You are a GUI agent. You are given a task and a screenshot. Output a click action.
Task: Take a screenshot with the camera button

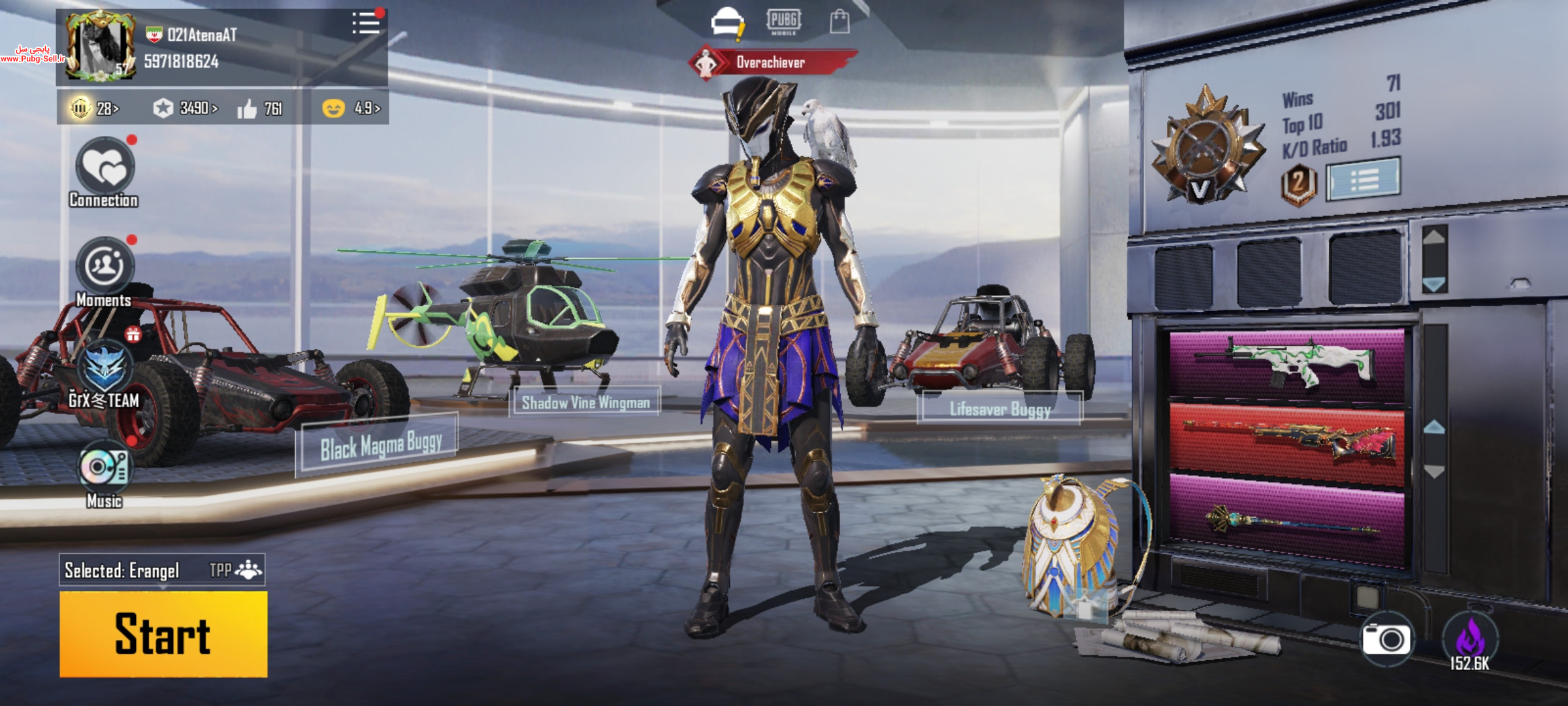pyautogui.click(x=1386, y=639)
